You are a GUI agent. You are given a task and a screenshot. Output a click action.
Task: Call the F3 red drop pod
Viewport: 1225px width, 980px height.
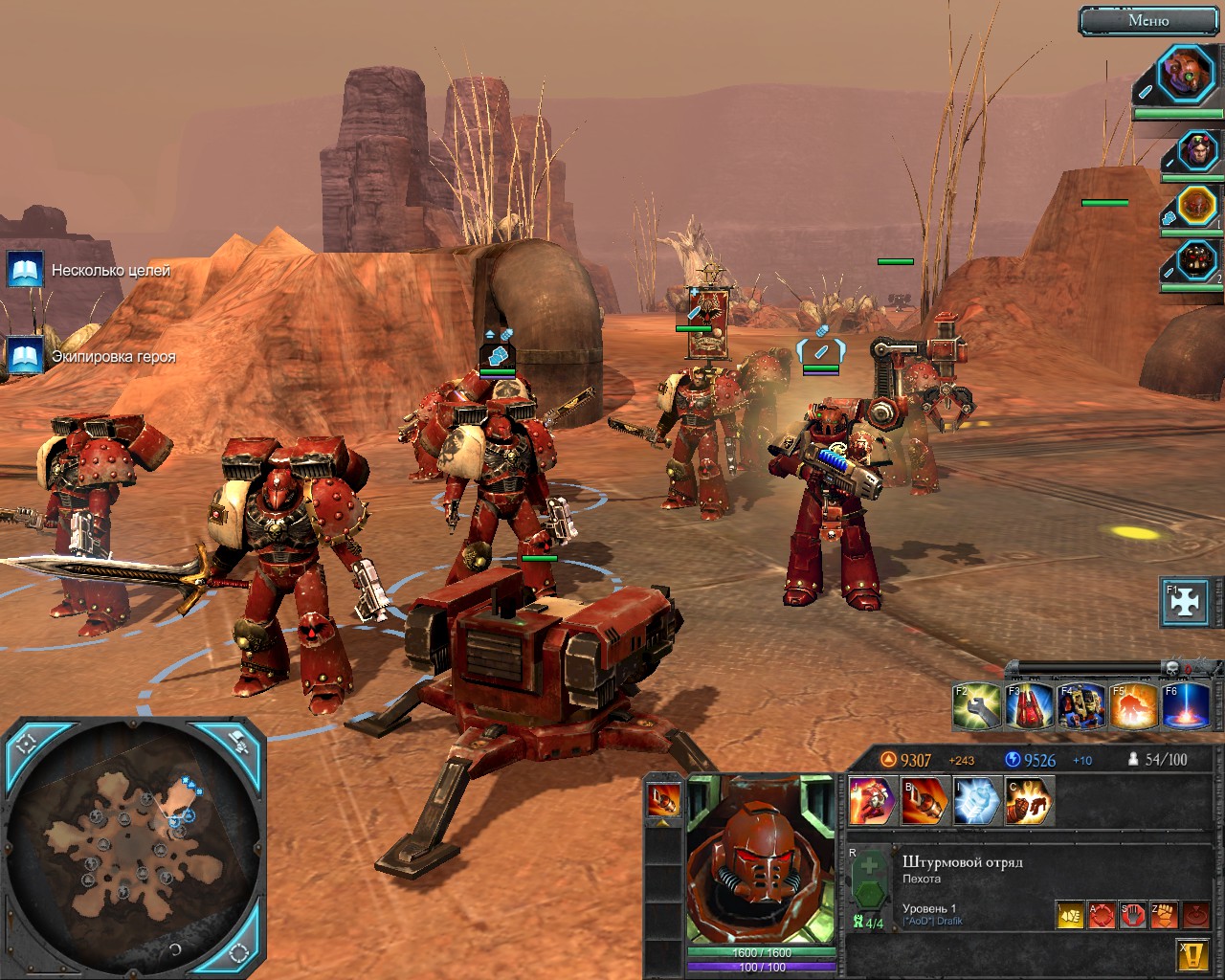[x=1030, y=706]
